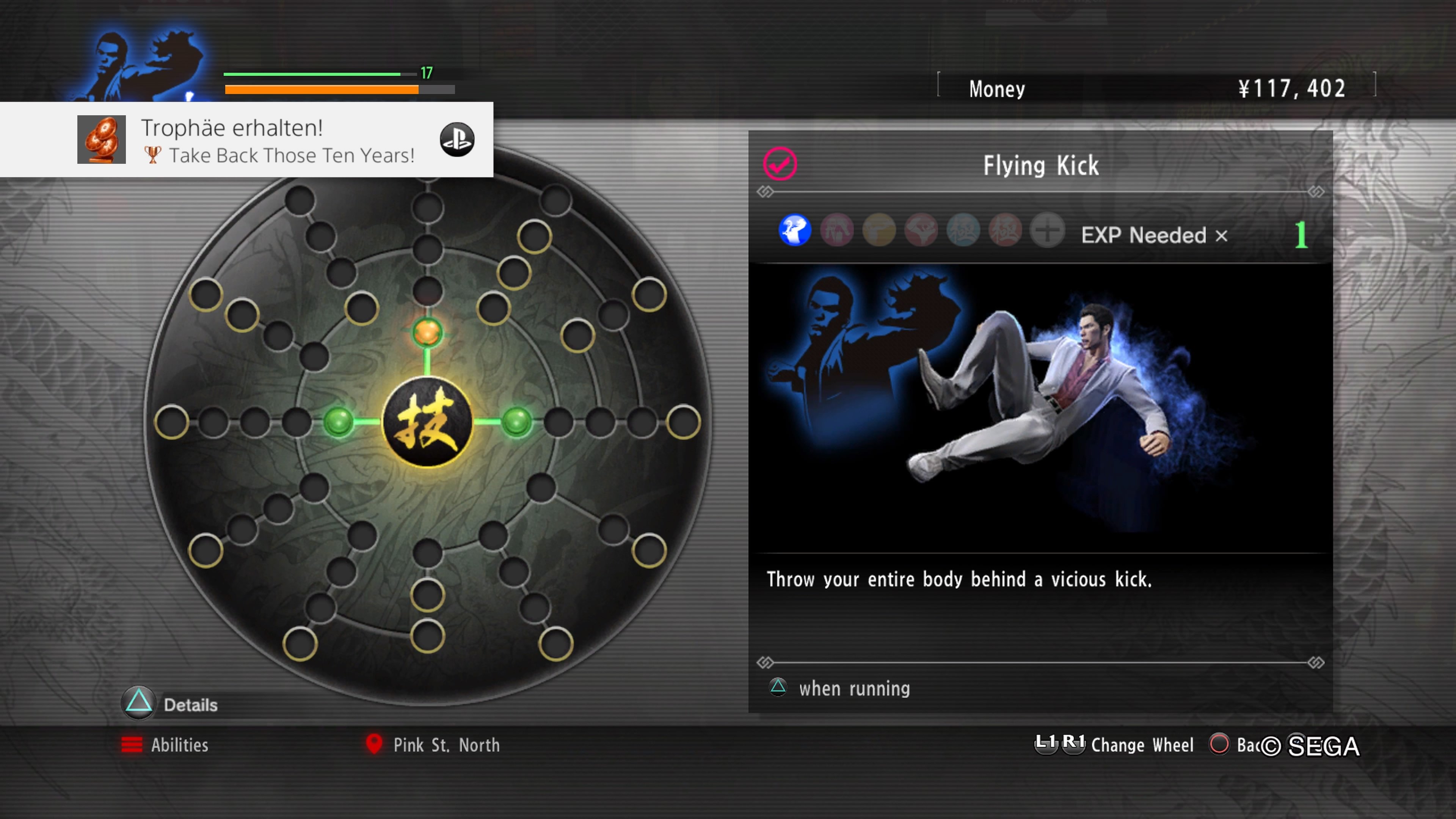Choose the green node left of center

point(339,422)
